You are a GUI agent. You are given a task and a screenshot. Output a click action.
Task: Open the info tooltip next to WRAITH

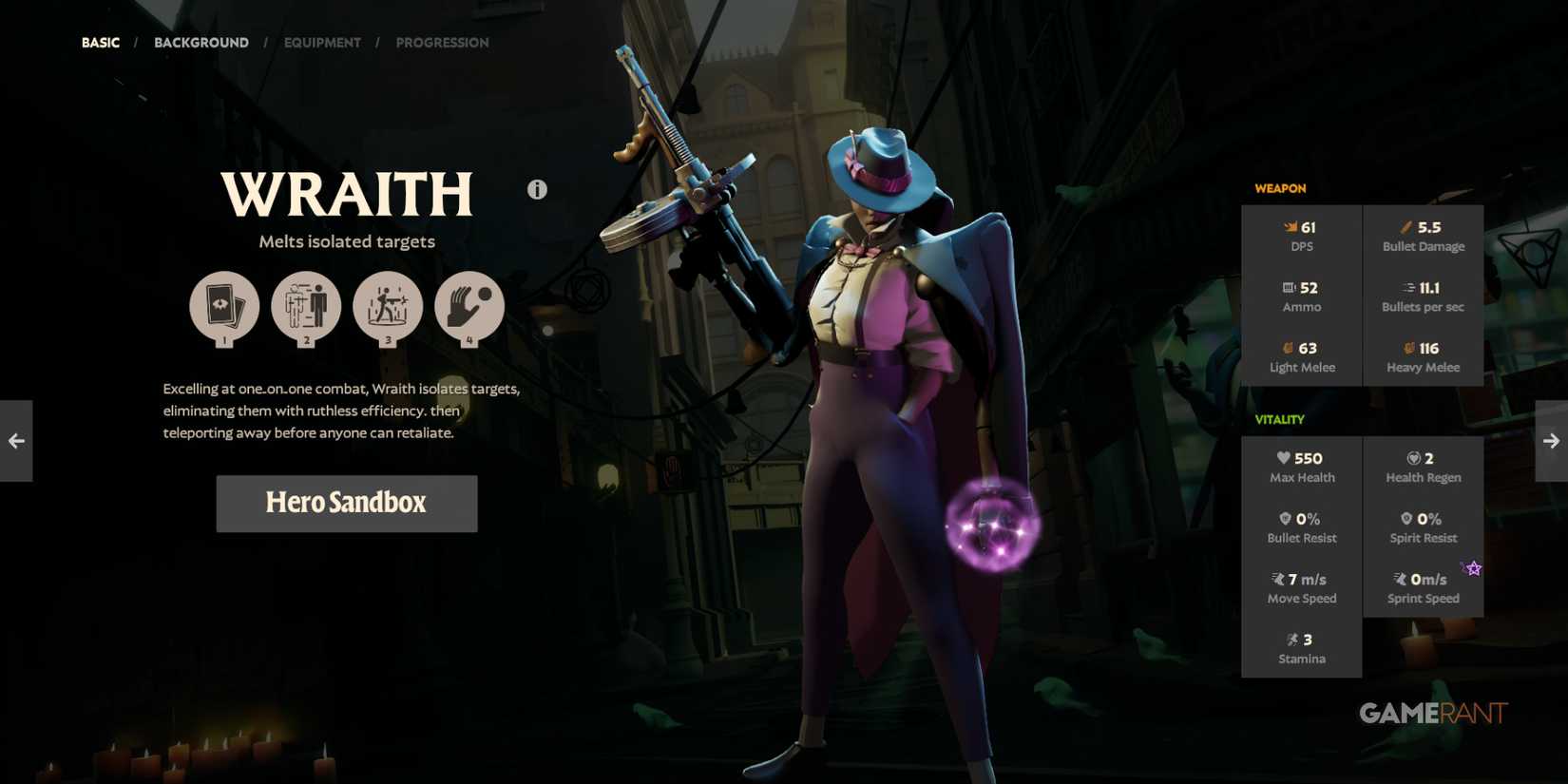pos(537,189)
